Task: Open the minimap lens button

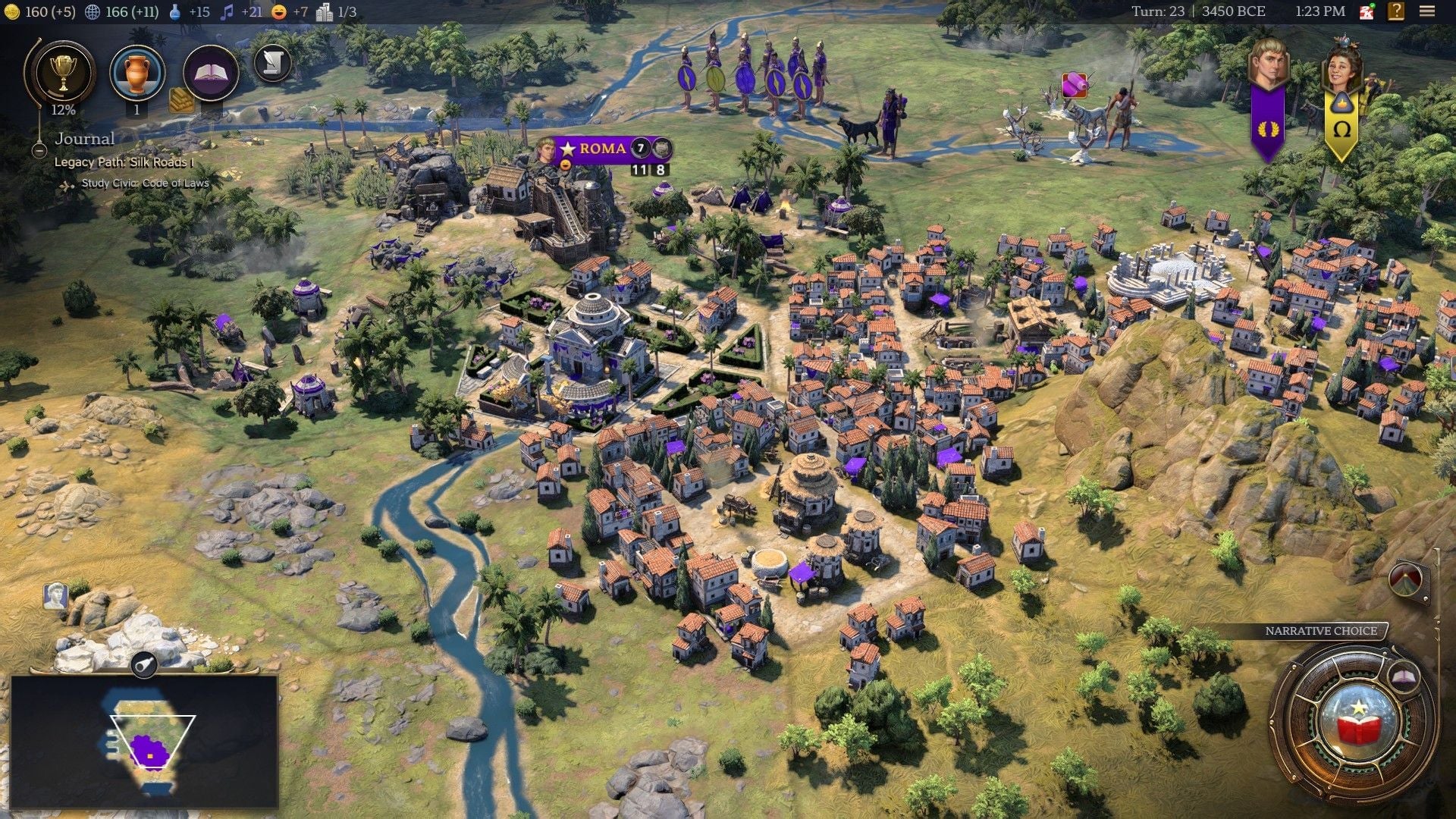Action: point(143,666)
